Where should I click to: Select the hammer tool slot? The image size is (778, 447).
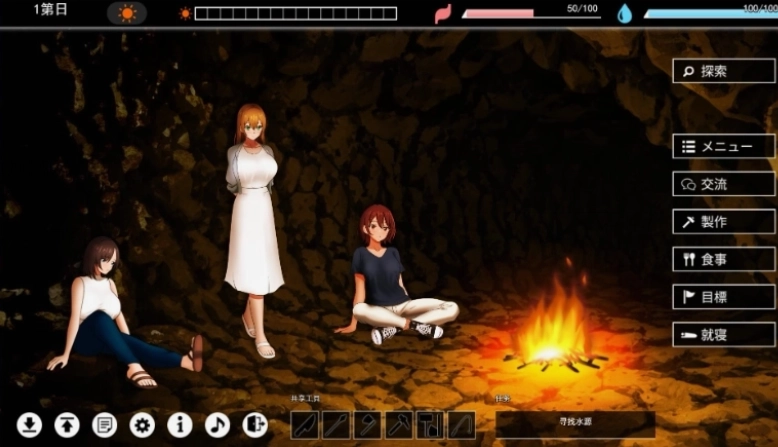[399, 425]
